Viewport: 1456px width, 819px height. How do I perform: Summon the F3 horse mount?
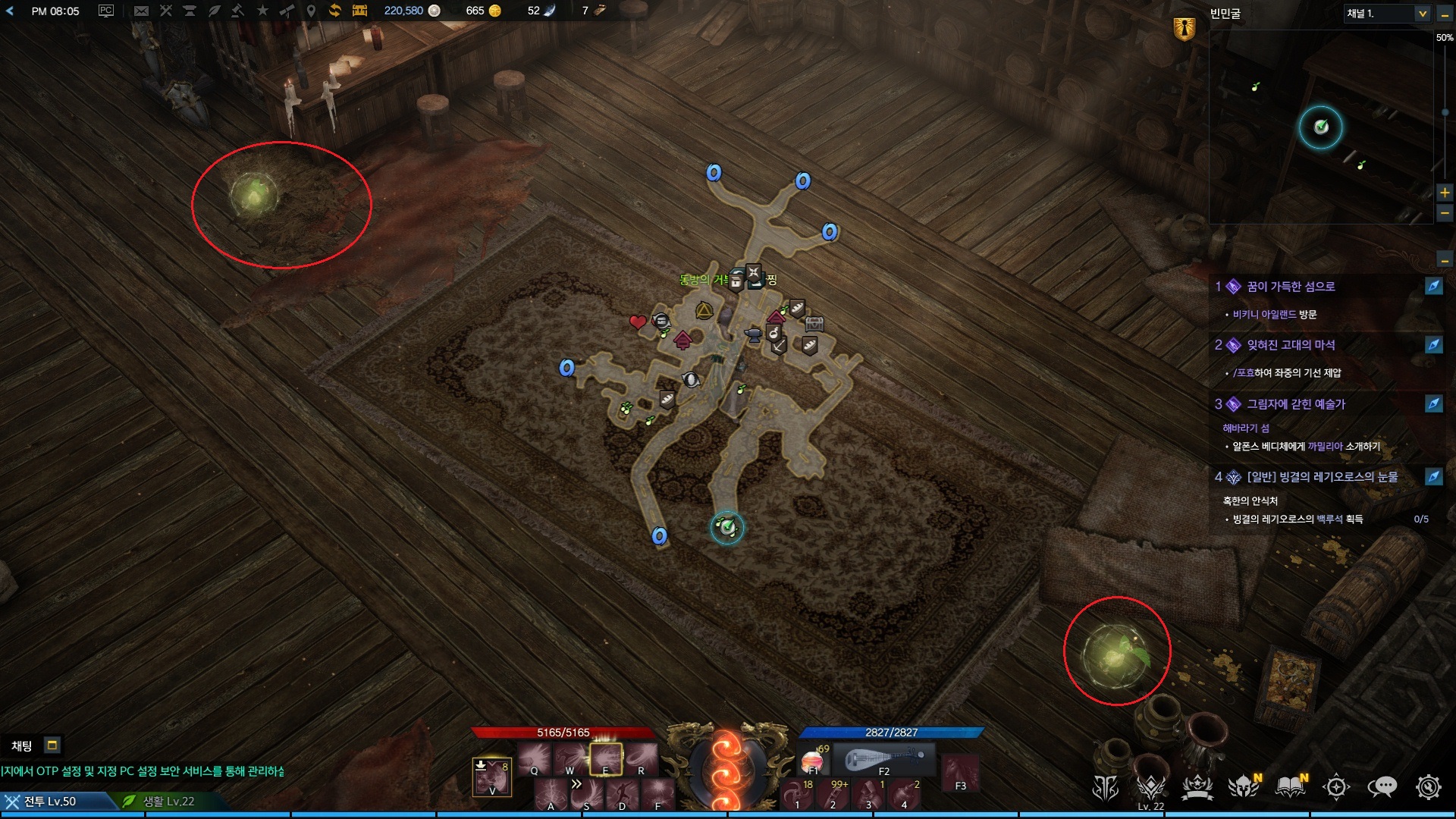(960, 774)
